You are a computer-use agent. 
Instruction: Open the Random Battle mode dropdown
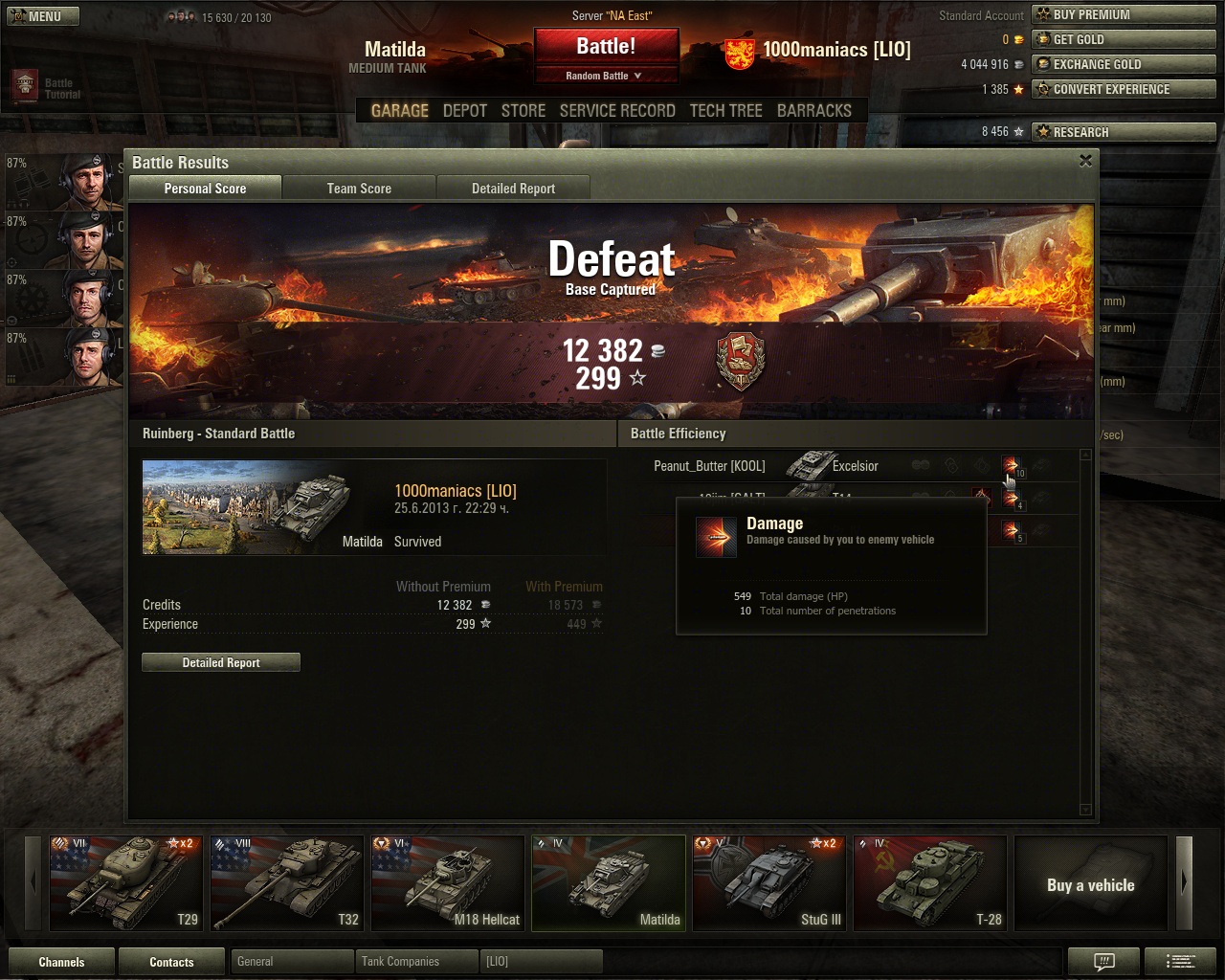tap(606, 76)
